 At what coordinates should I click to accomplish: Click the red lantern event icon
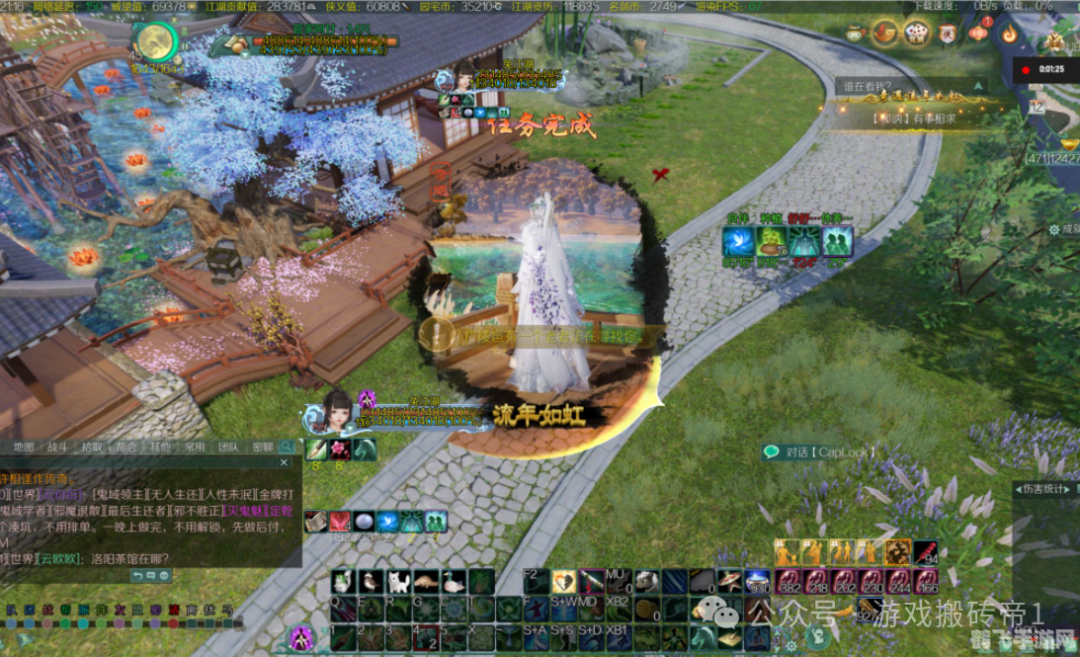click(x=978, y=33)
